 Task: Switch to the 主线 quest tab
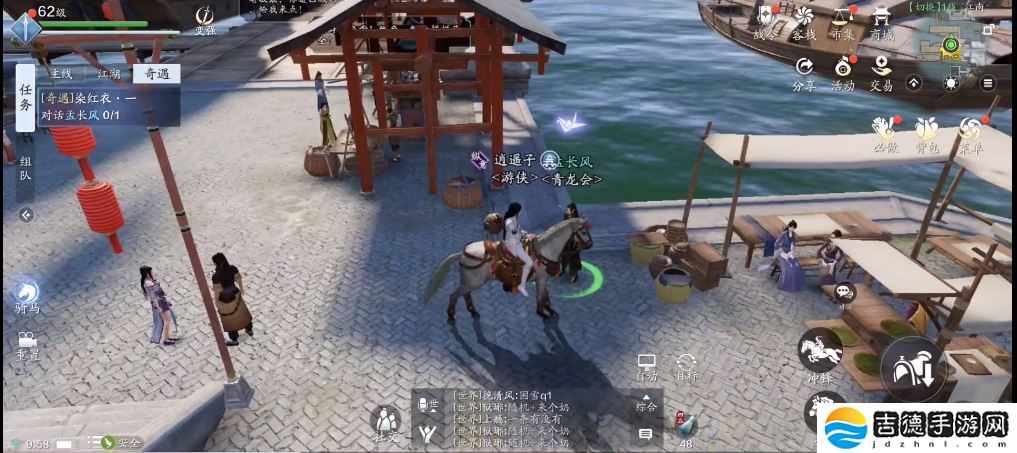pos(61,73)
